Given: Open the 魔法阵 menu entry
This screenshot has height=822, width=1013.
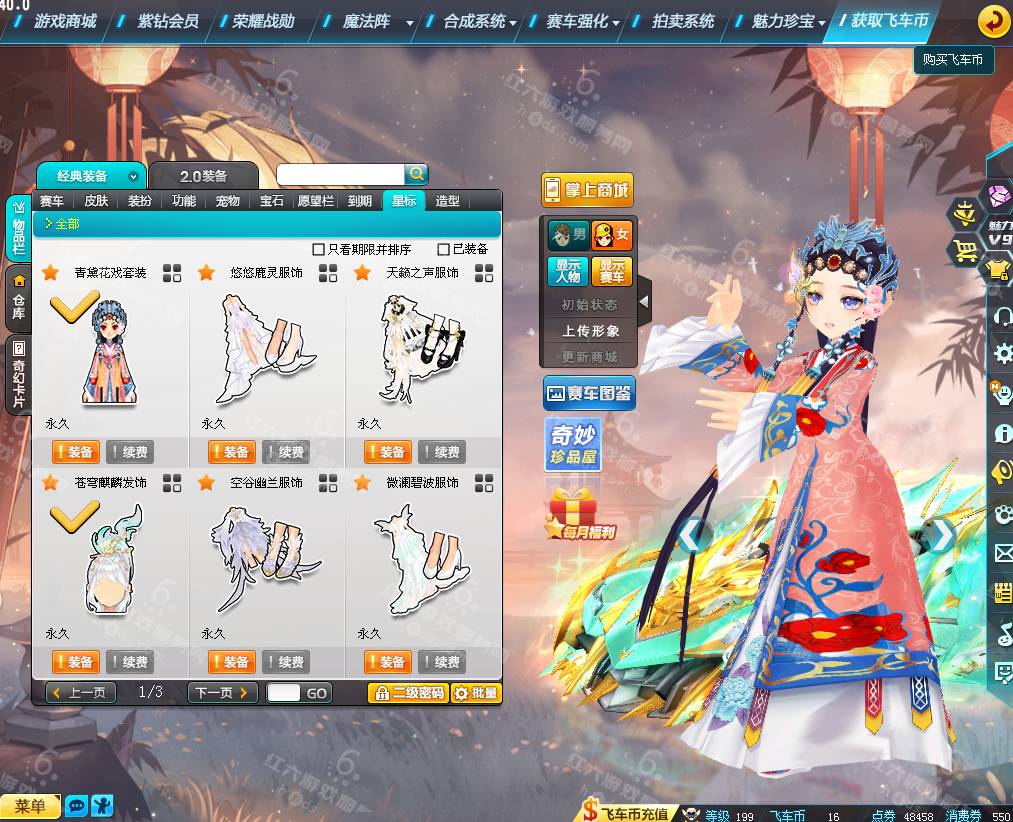Looking at the screenshot, I should 366,20.
